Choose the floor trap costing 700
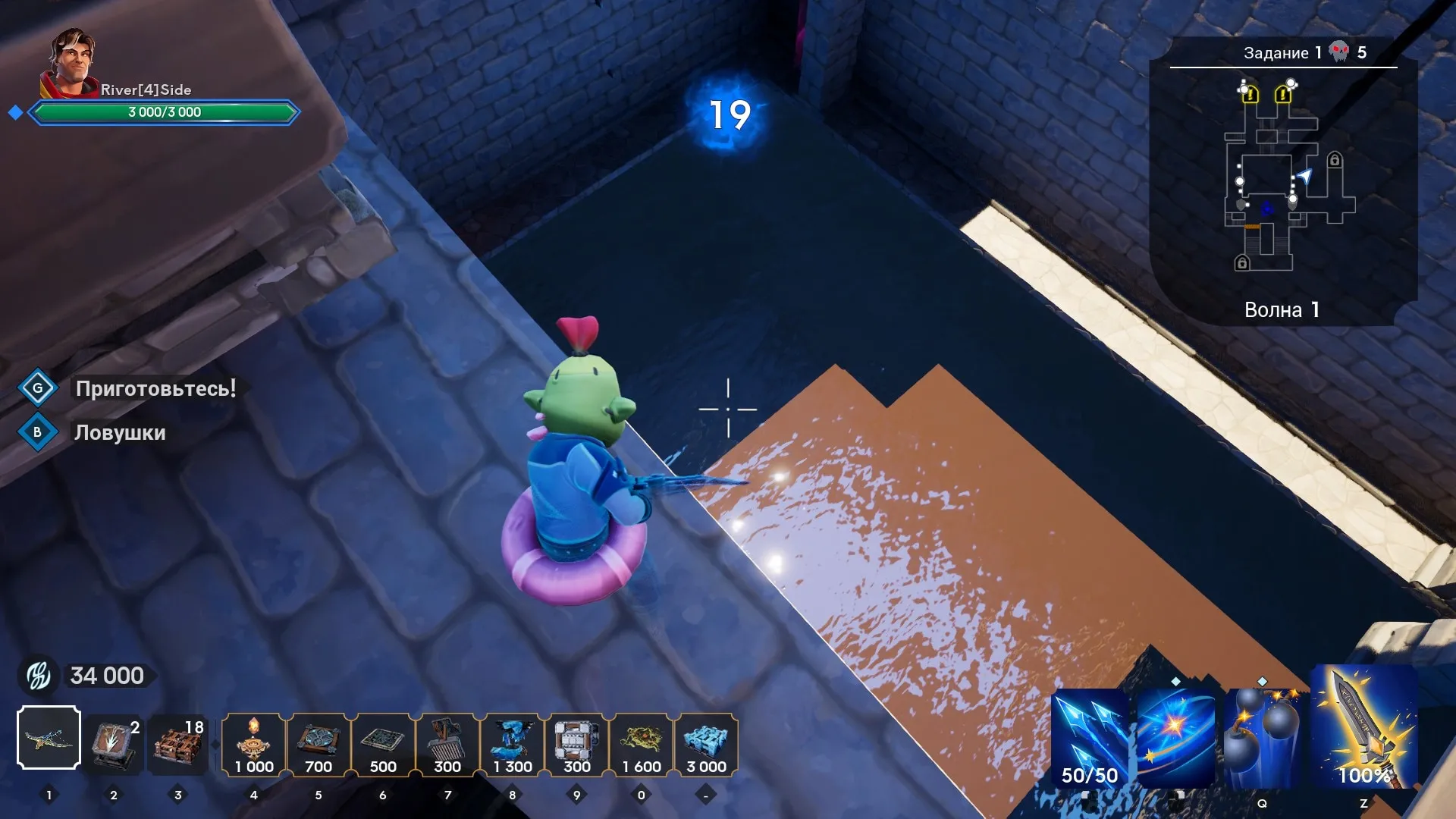 (318, 745)
